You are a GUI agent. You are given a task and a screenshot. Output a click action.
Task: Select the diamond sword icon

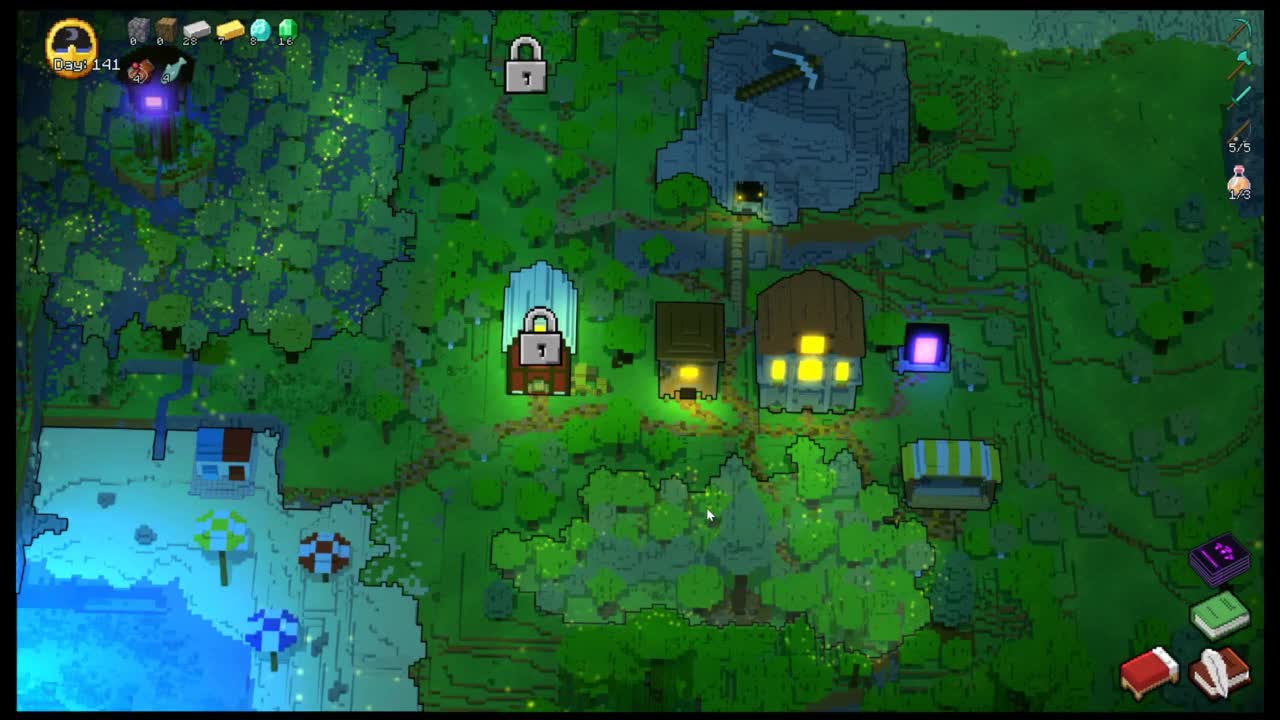coord(1241,96)
